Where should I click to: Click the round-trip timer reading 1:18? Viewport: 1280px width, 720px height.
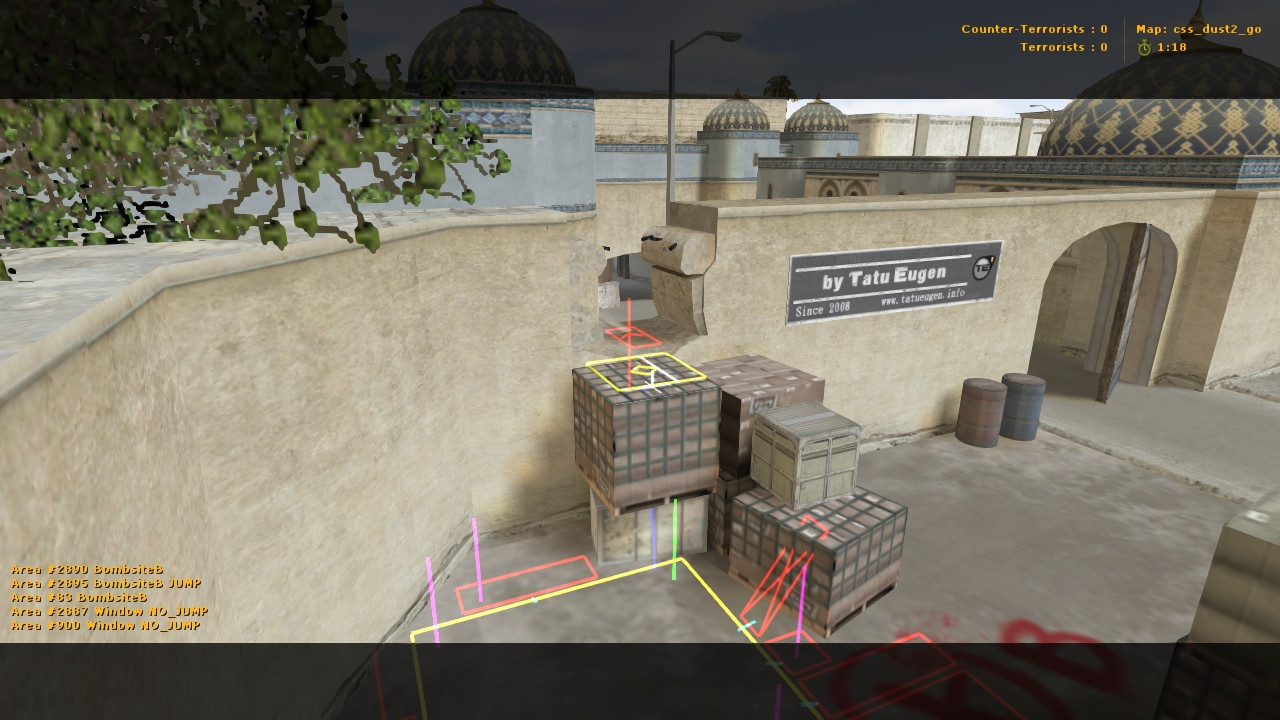click(1174, 47)
